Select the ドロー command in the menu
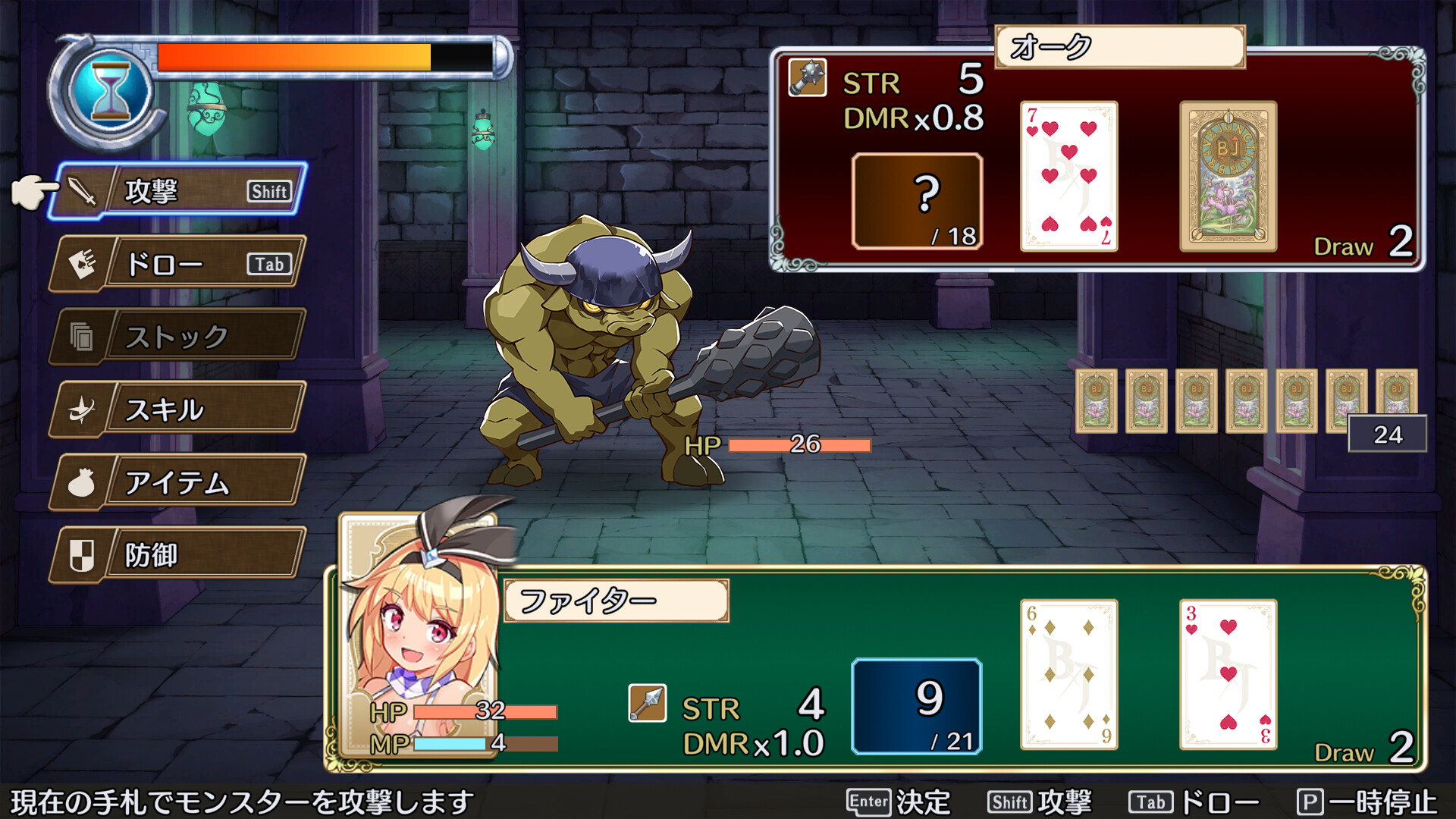Image resolution: width=1456 pixels, height=819 pixels. (x=163, y=263)
